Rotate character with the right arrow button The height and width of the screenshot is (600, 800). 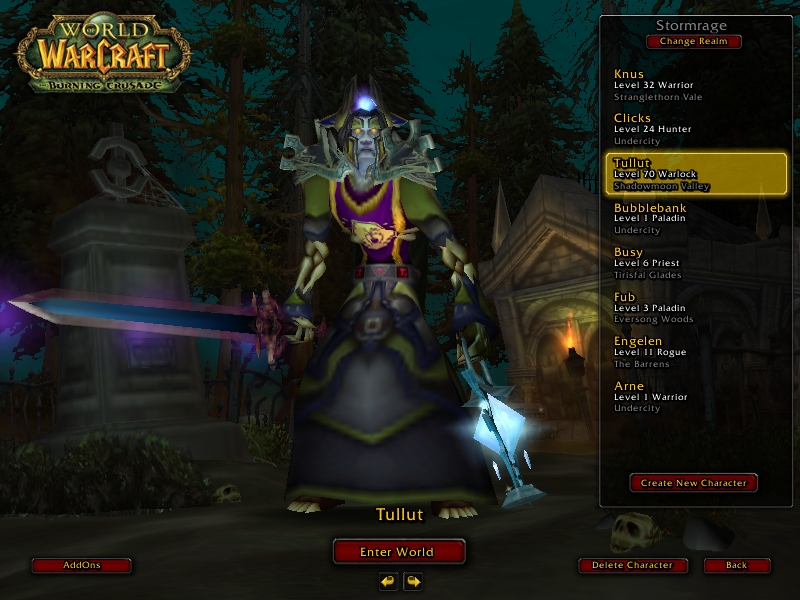click(x=412, y=581)
